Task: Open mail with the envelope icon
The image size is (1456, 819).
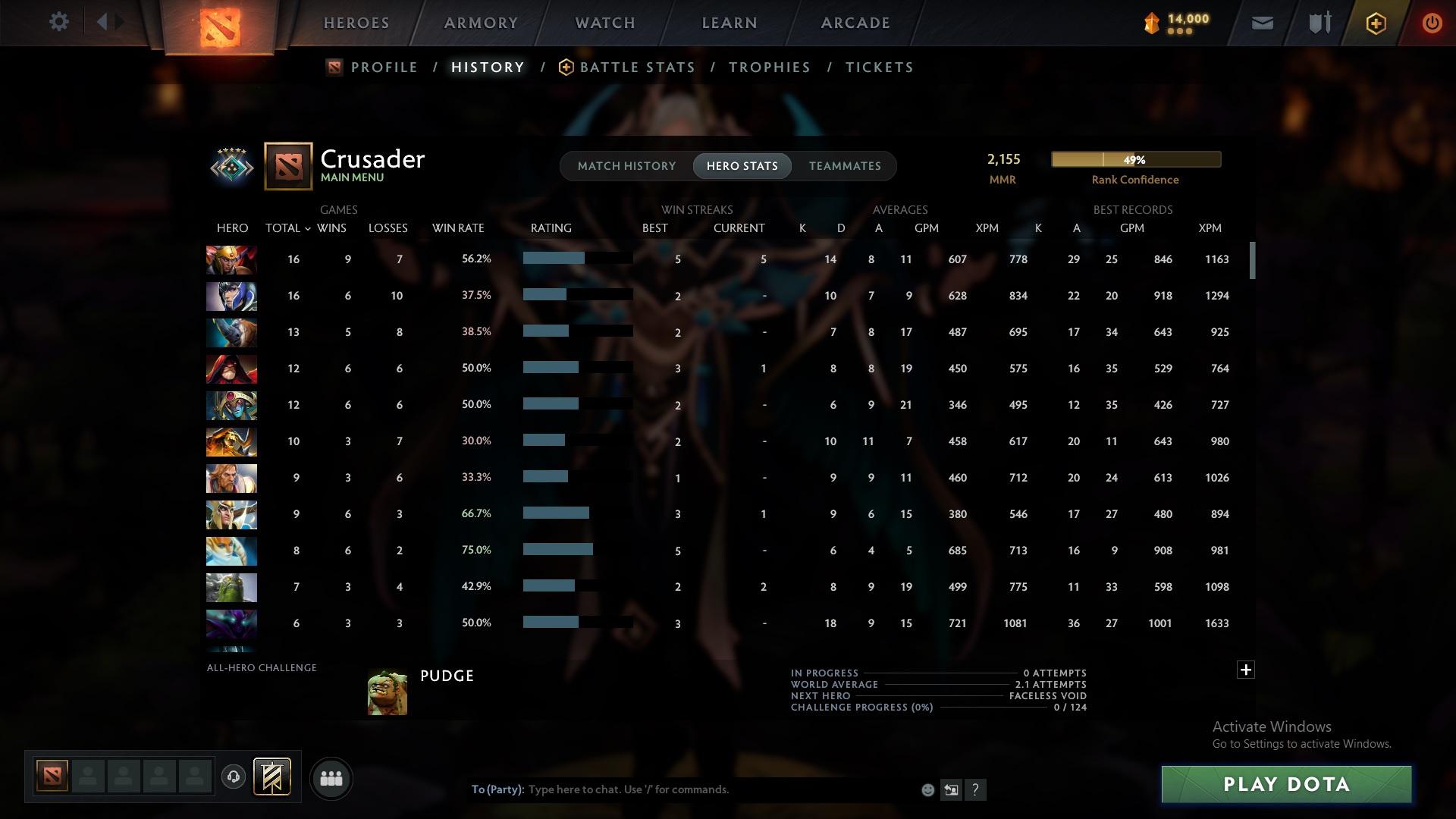Action: tap(1261, 23)
